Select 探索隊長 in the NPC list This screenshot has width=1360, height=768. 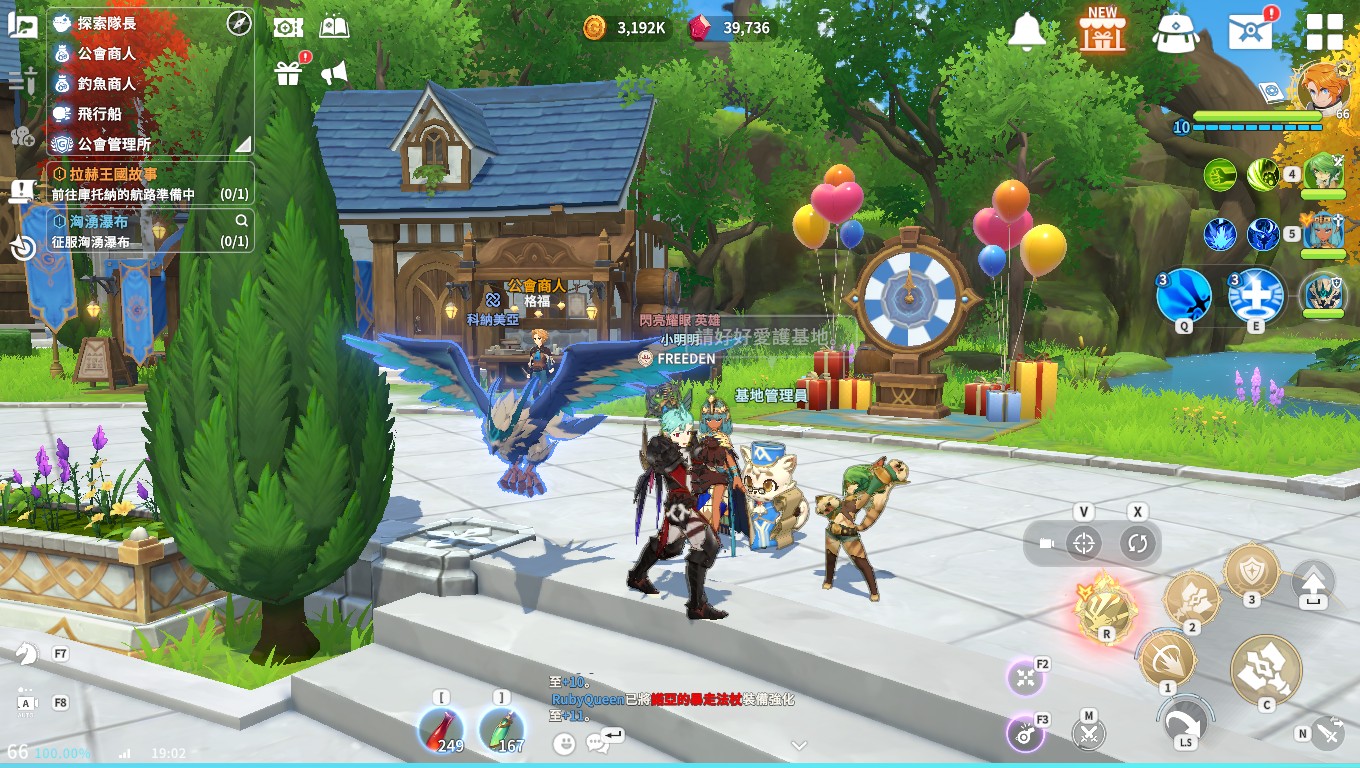click(x=107, y=23)
